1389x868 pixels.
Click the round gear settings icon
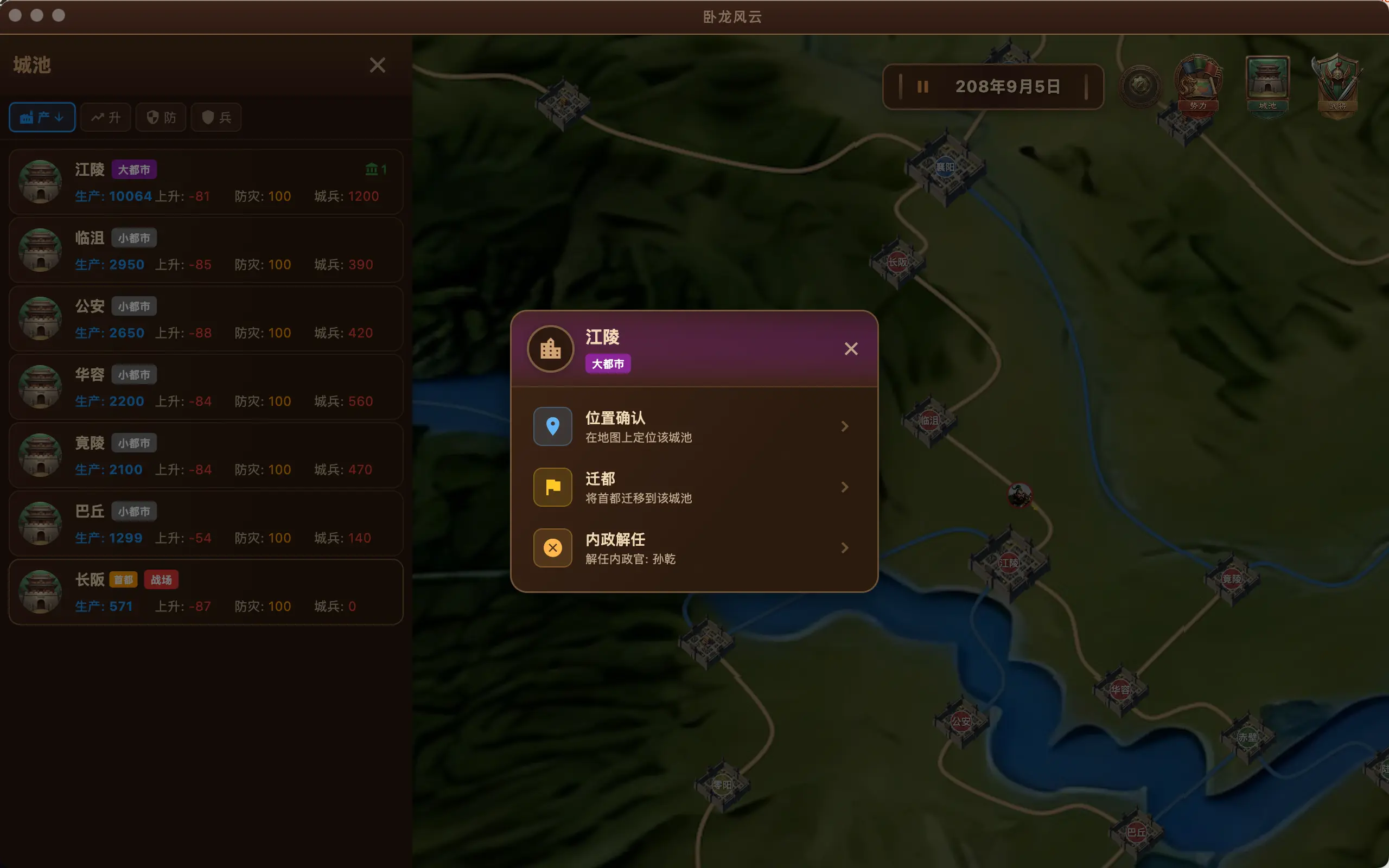click(1140, 86)
